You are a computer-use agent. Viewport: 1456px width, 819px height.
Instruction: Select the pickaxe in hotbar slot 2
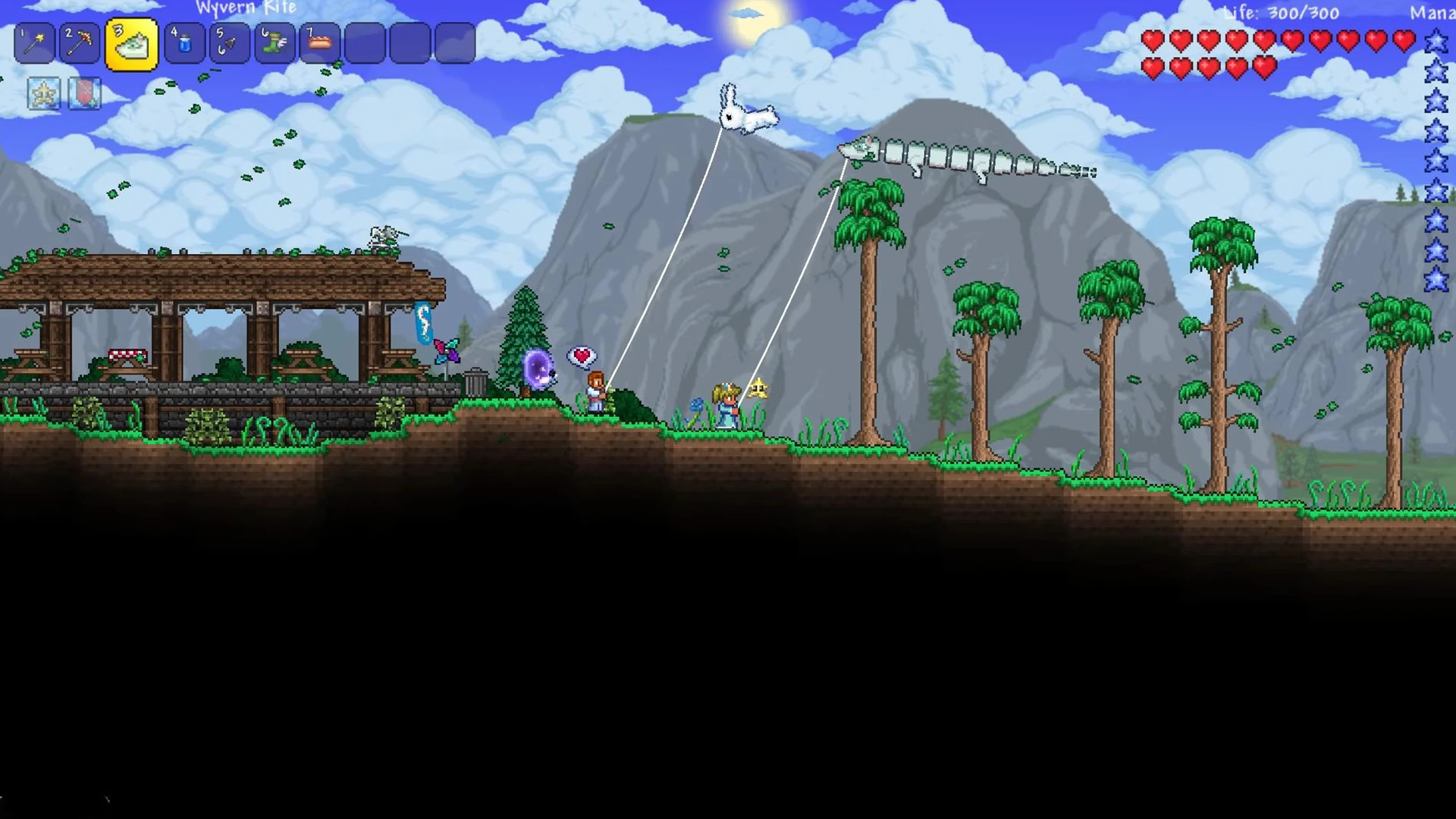[79, 43]
